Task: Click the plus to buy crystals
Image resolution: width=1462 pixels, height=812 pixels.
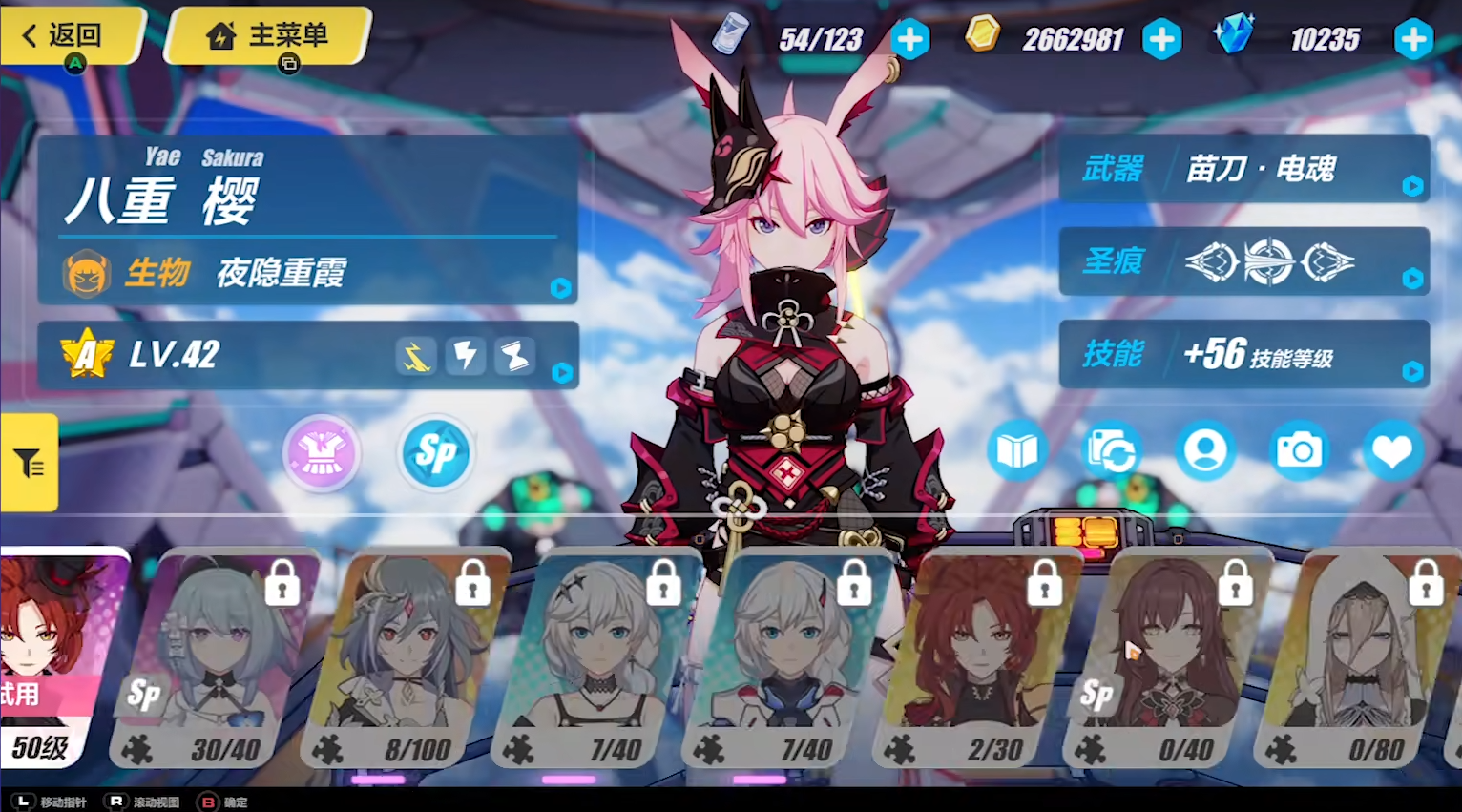Action: tap(1413, 39)
